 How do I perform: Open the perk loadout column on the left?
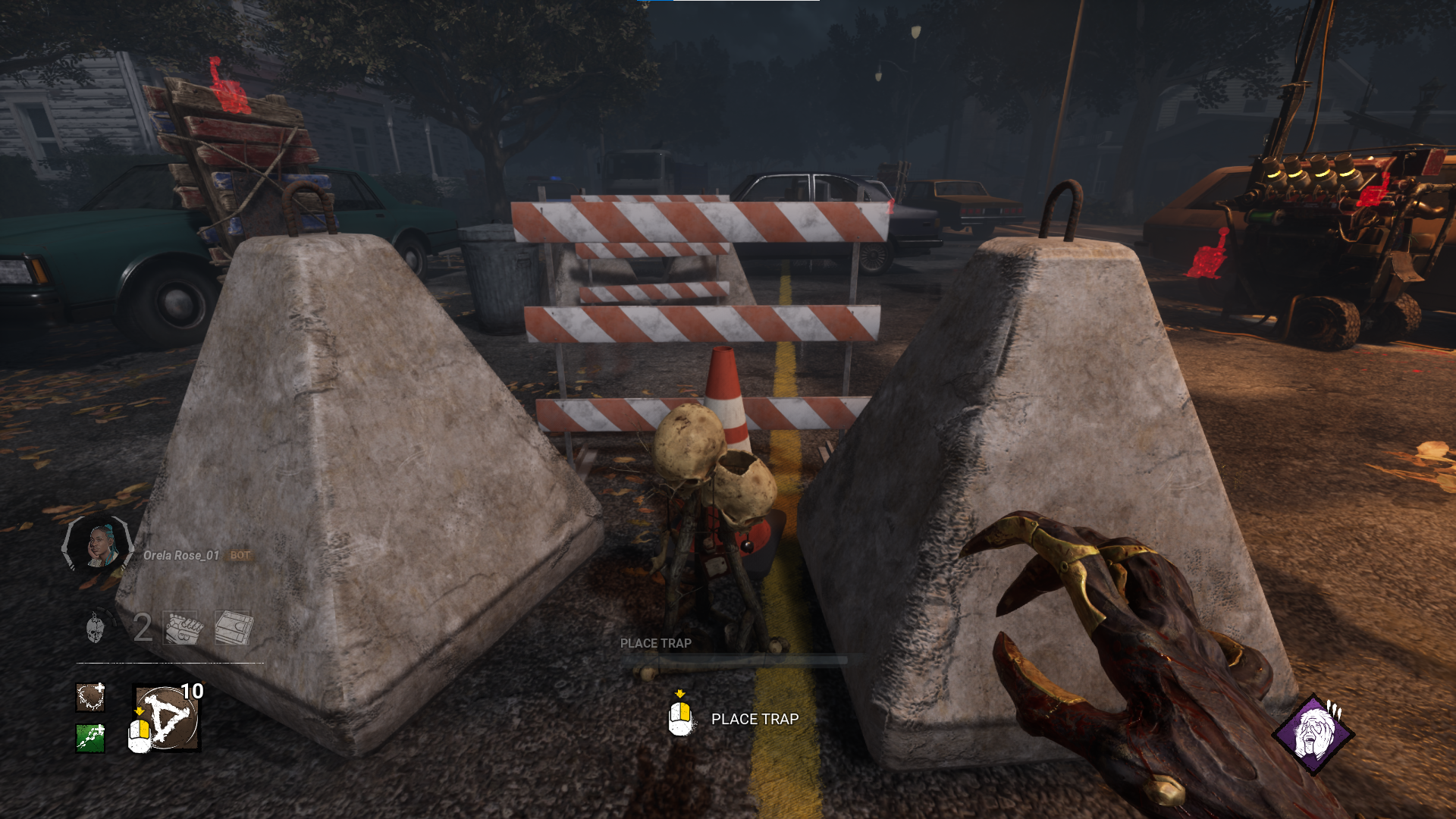tap(89, 717)
